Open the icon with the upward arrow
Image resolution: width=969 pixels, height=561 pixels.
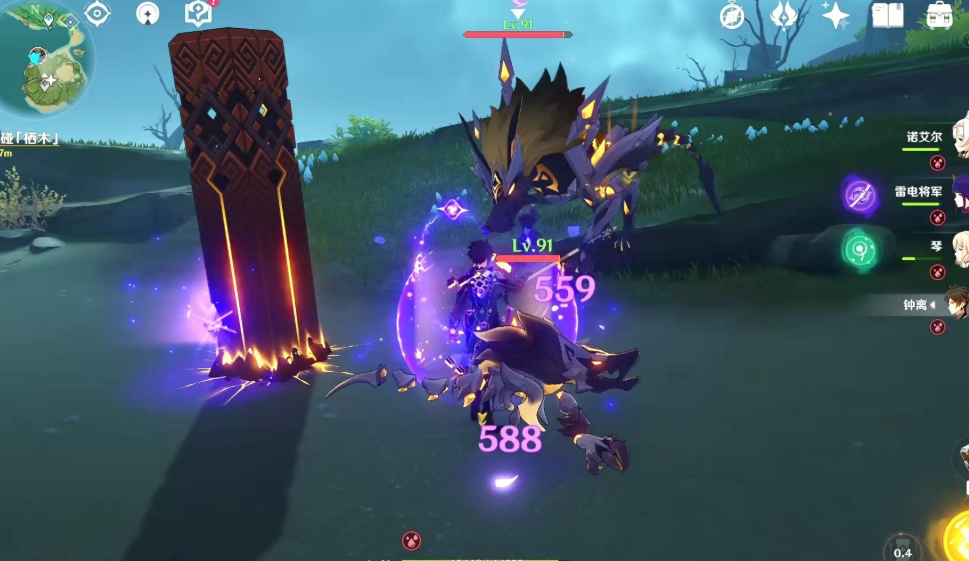click(x=148, y=13)
